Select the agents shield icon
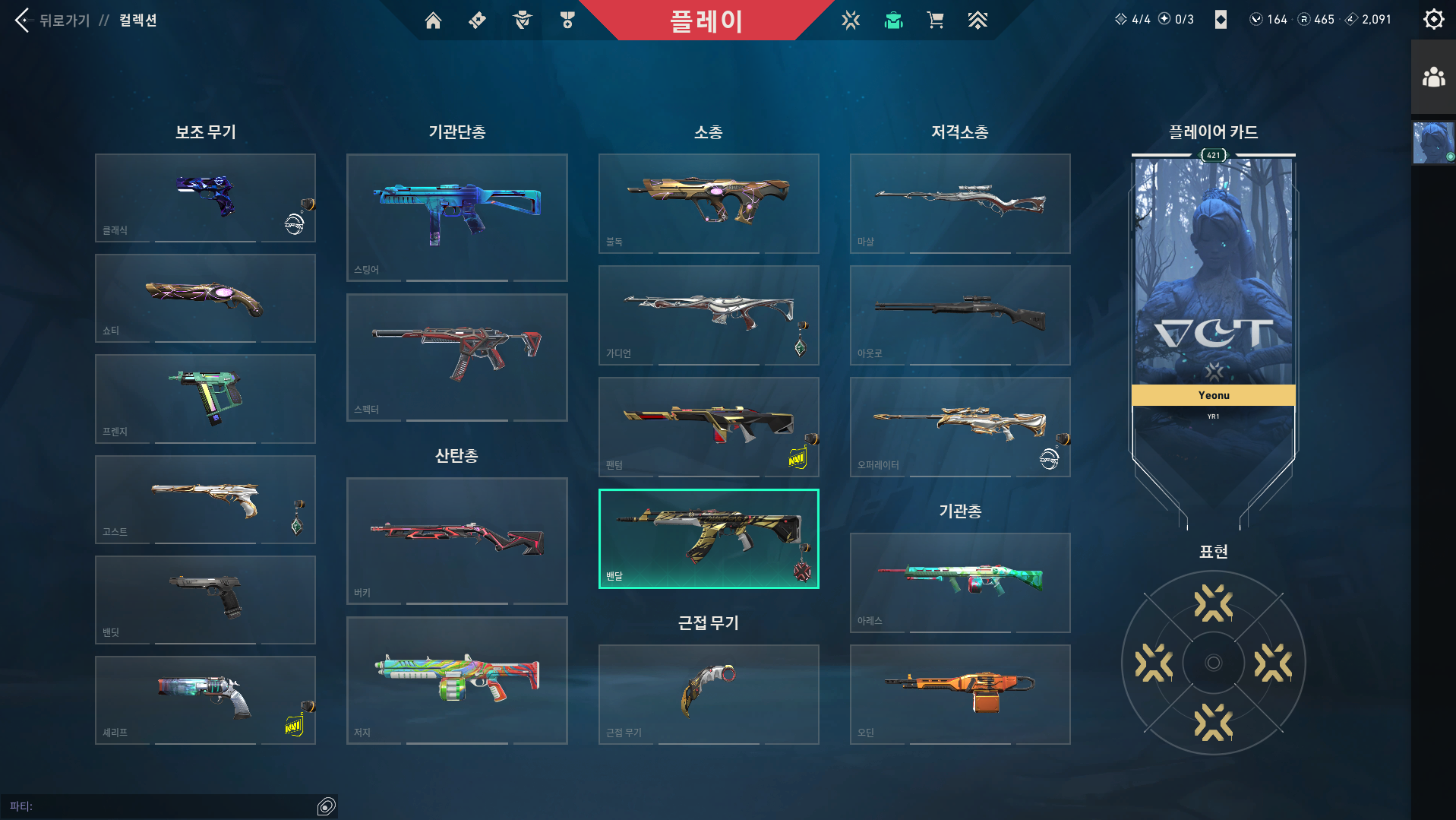 pos(522,21)
